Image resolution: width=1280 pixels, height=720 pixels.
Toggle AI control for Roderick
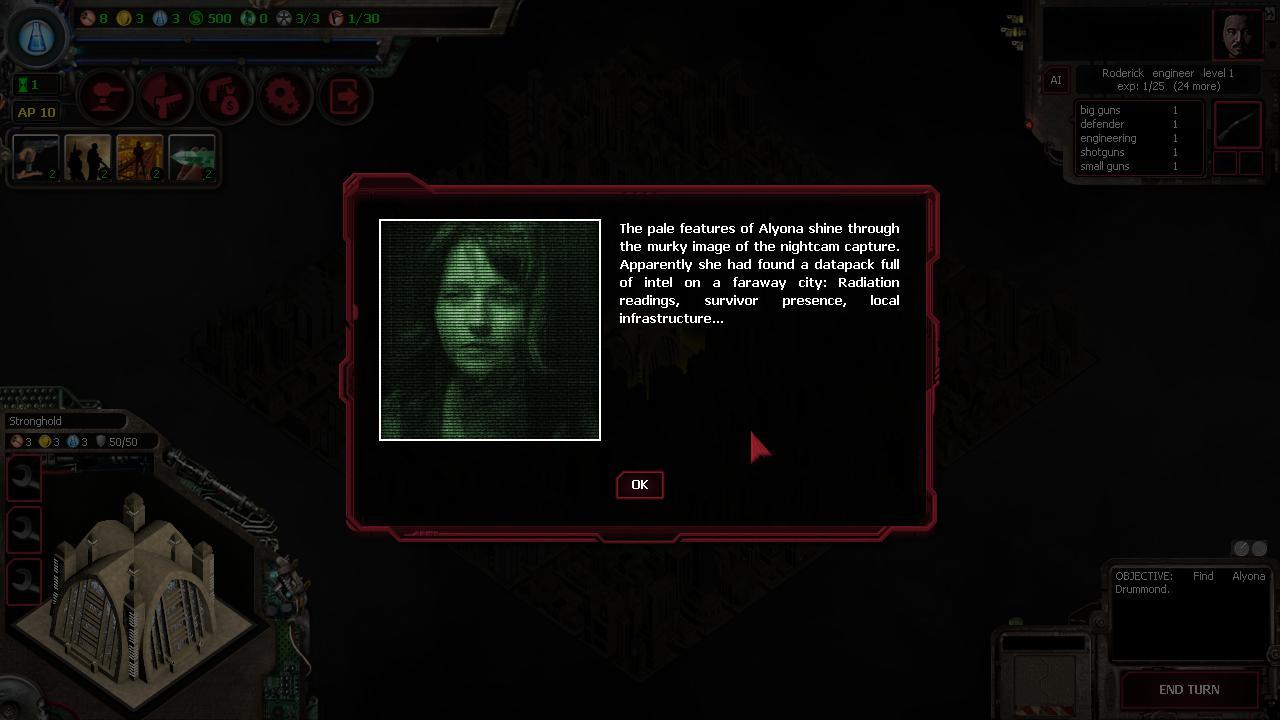coord(1056,80)
